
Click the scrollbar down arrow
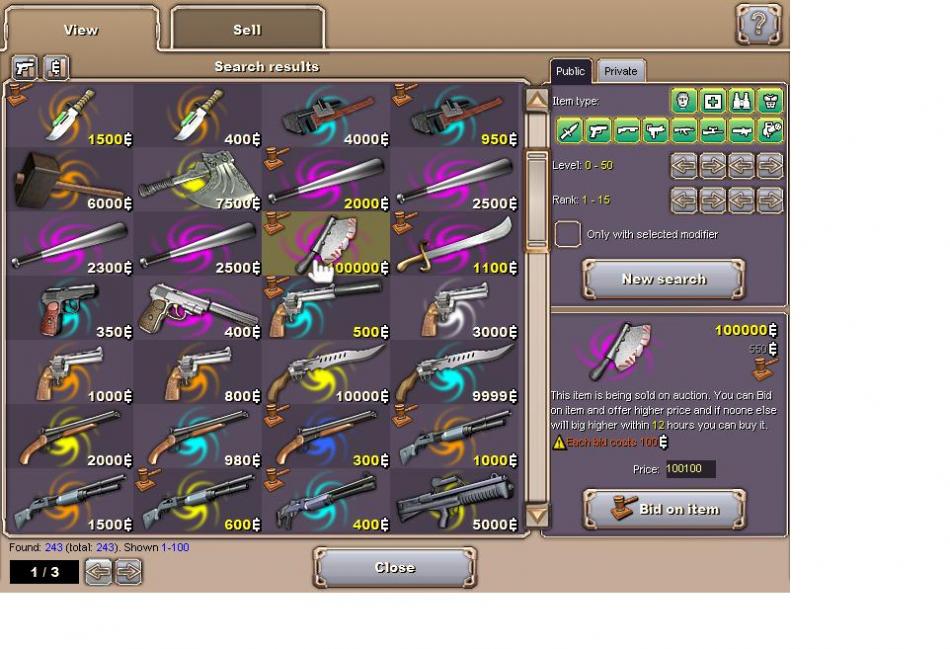pyautogui.click(x=537, y=516)
